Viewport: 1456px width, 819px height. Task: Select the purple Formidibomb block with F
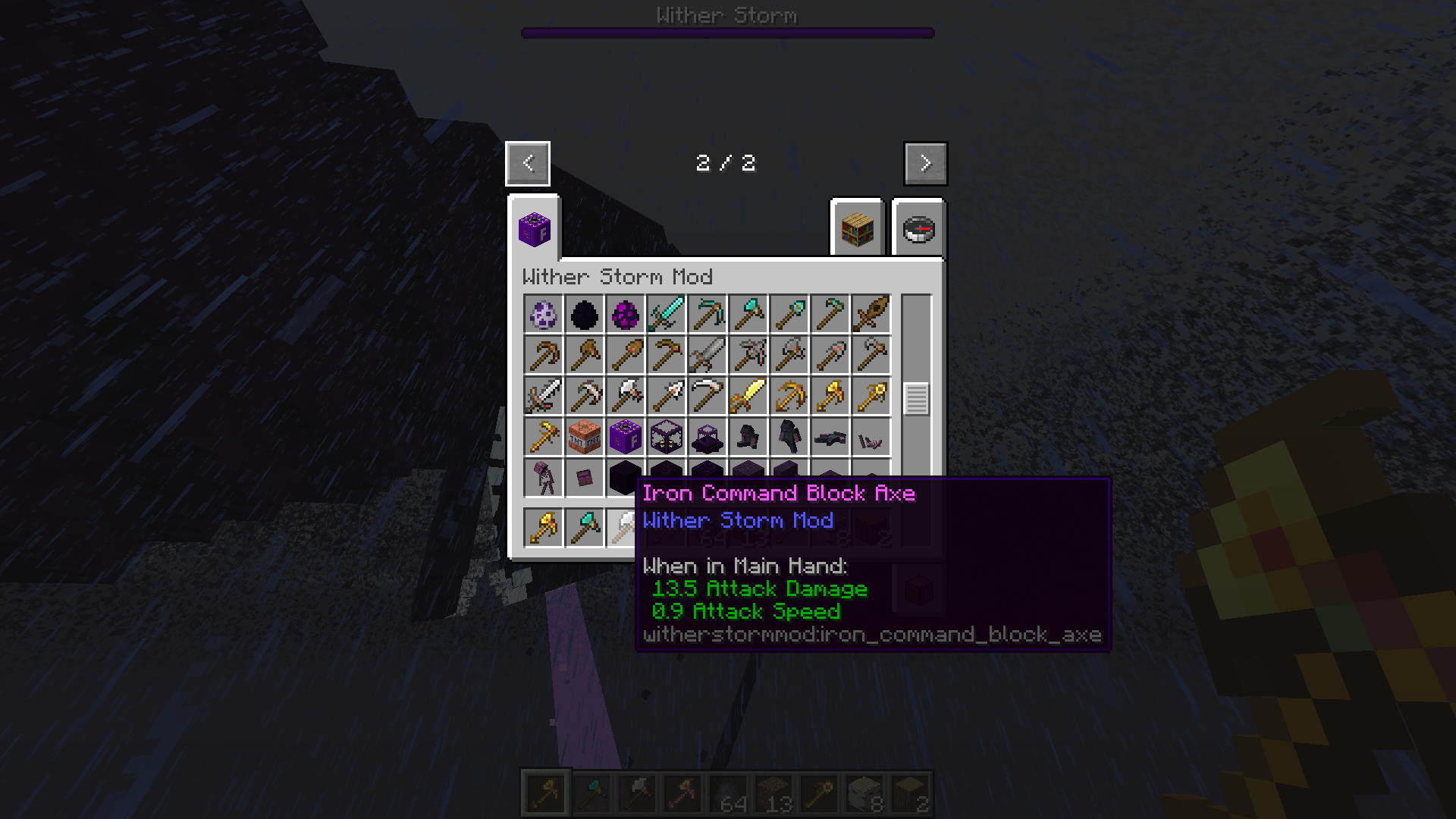pos(626,437)
